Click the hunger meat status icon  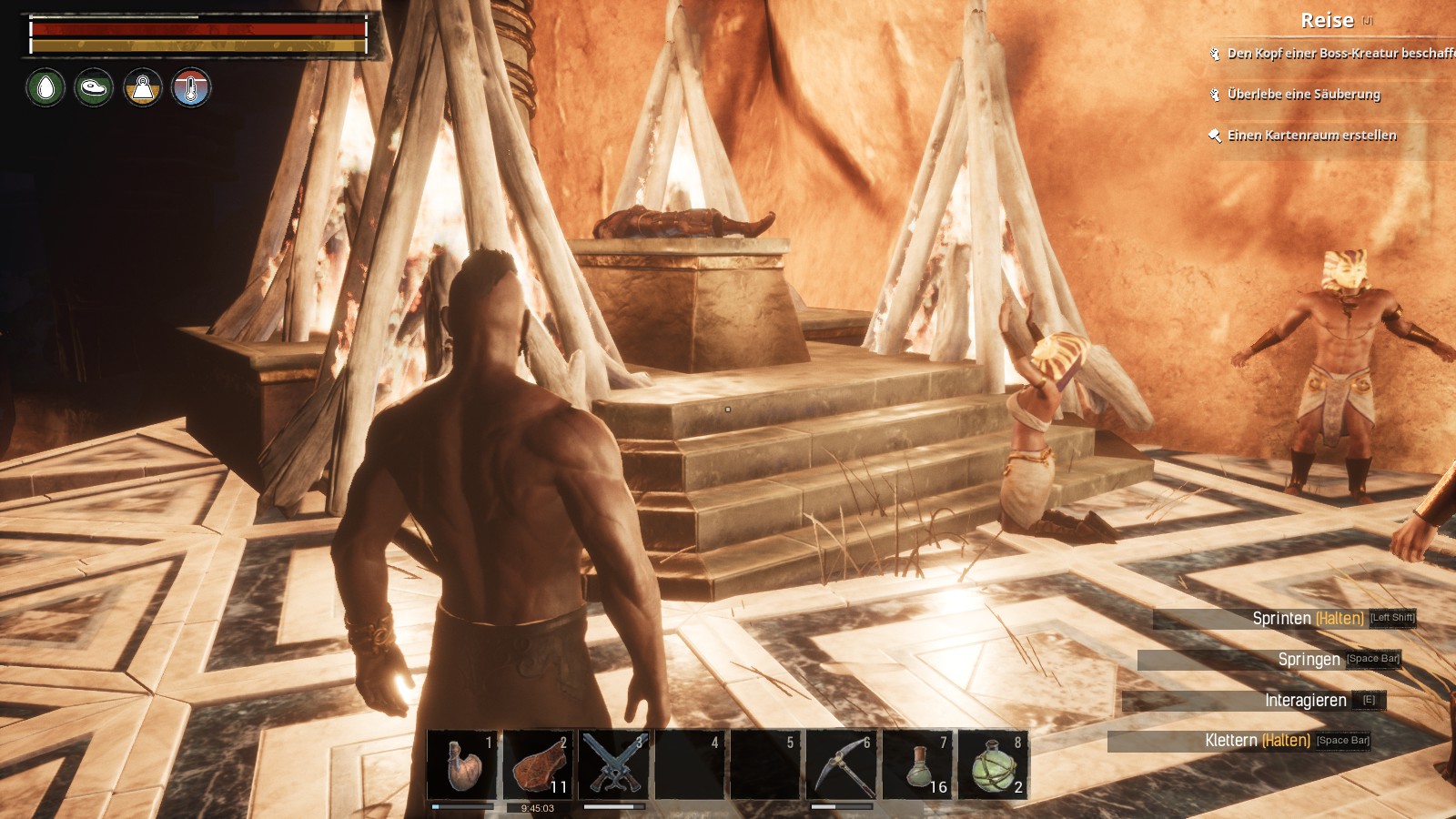tap(94, 88)
